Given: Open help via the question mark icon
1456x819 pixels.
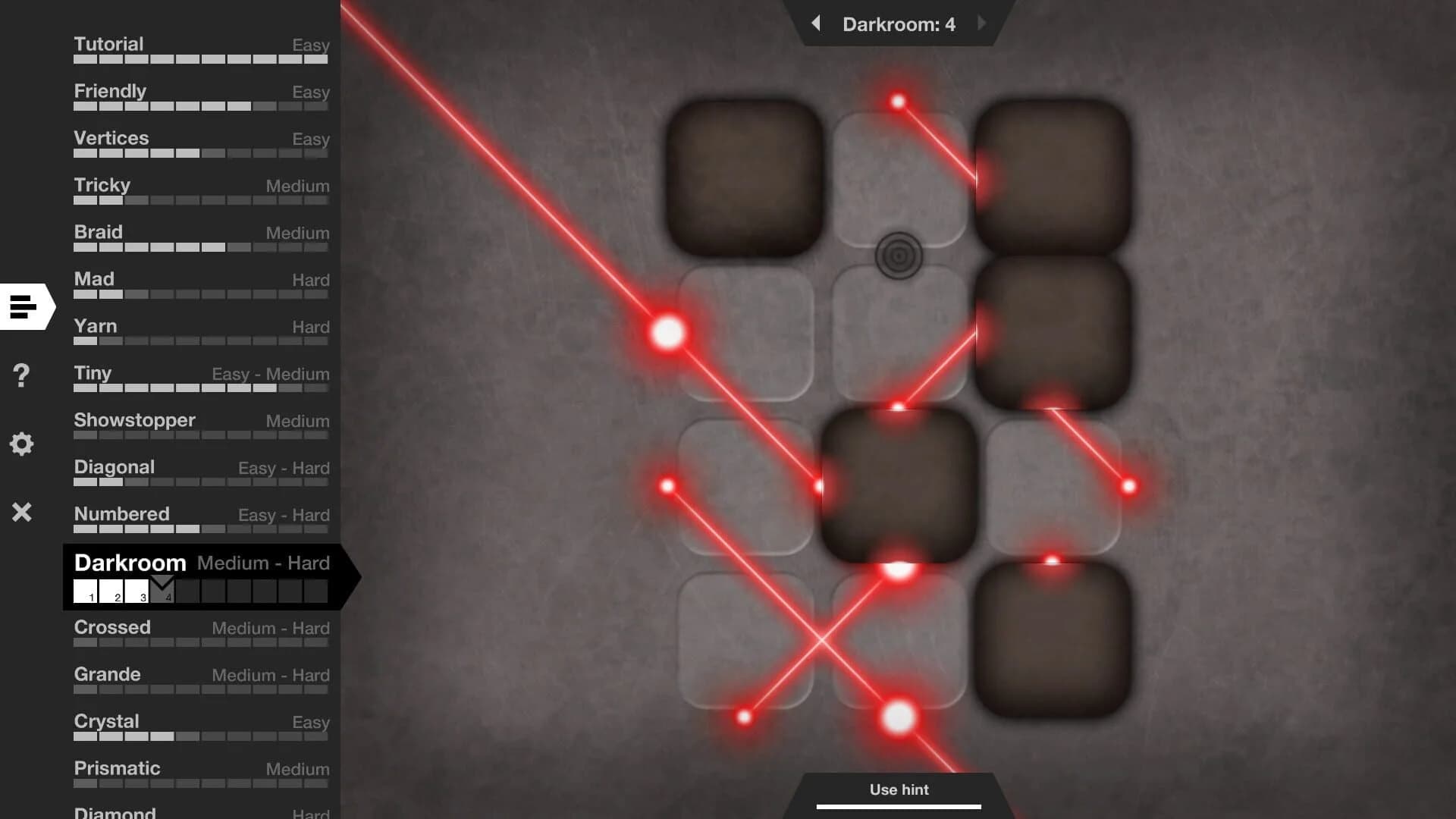Looking at the screenshot, I should 22,375.
